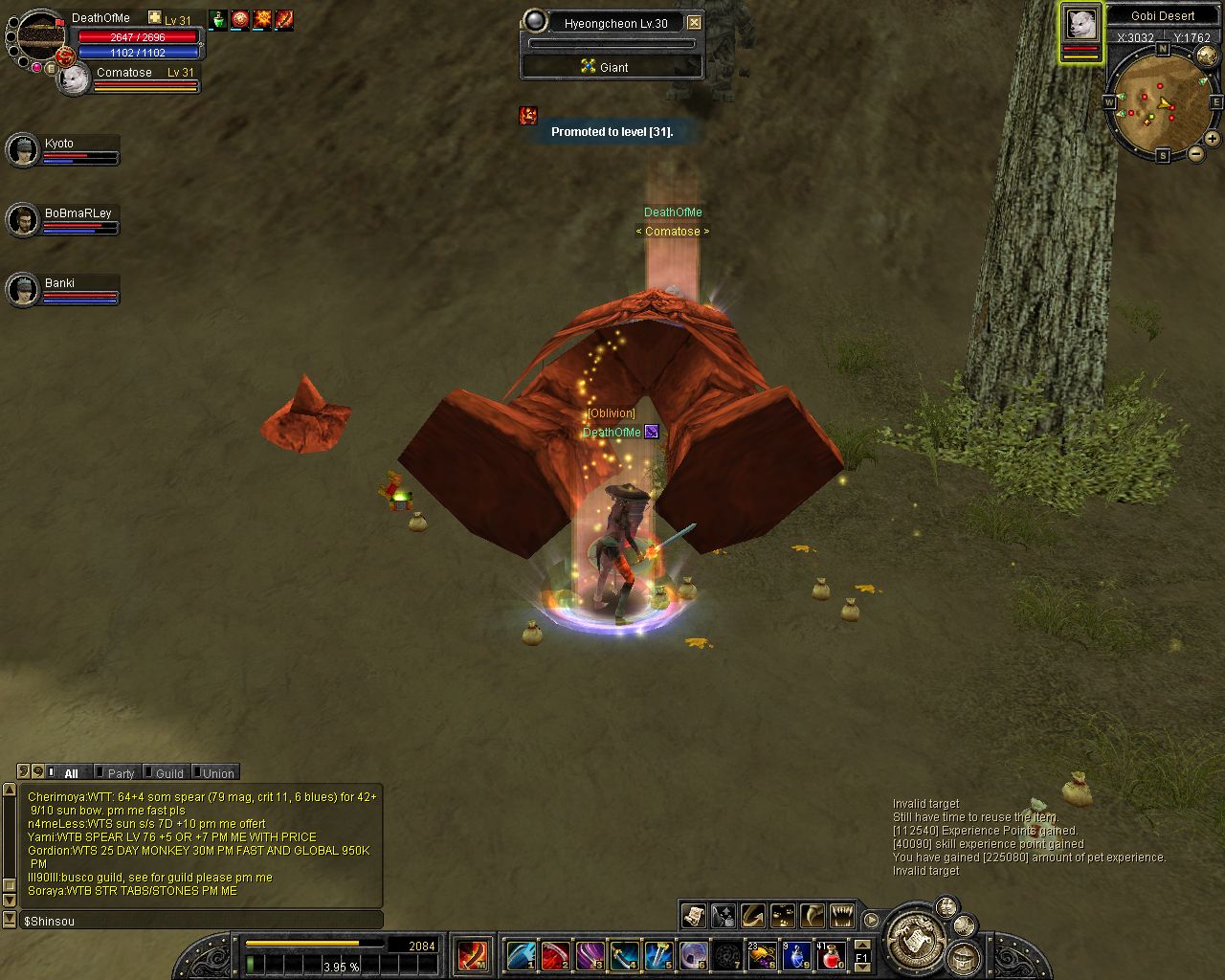
Task: Open the world map globe button
Action: tap(1207, 56)
